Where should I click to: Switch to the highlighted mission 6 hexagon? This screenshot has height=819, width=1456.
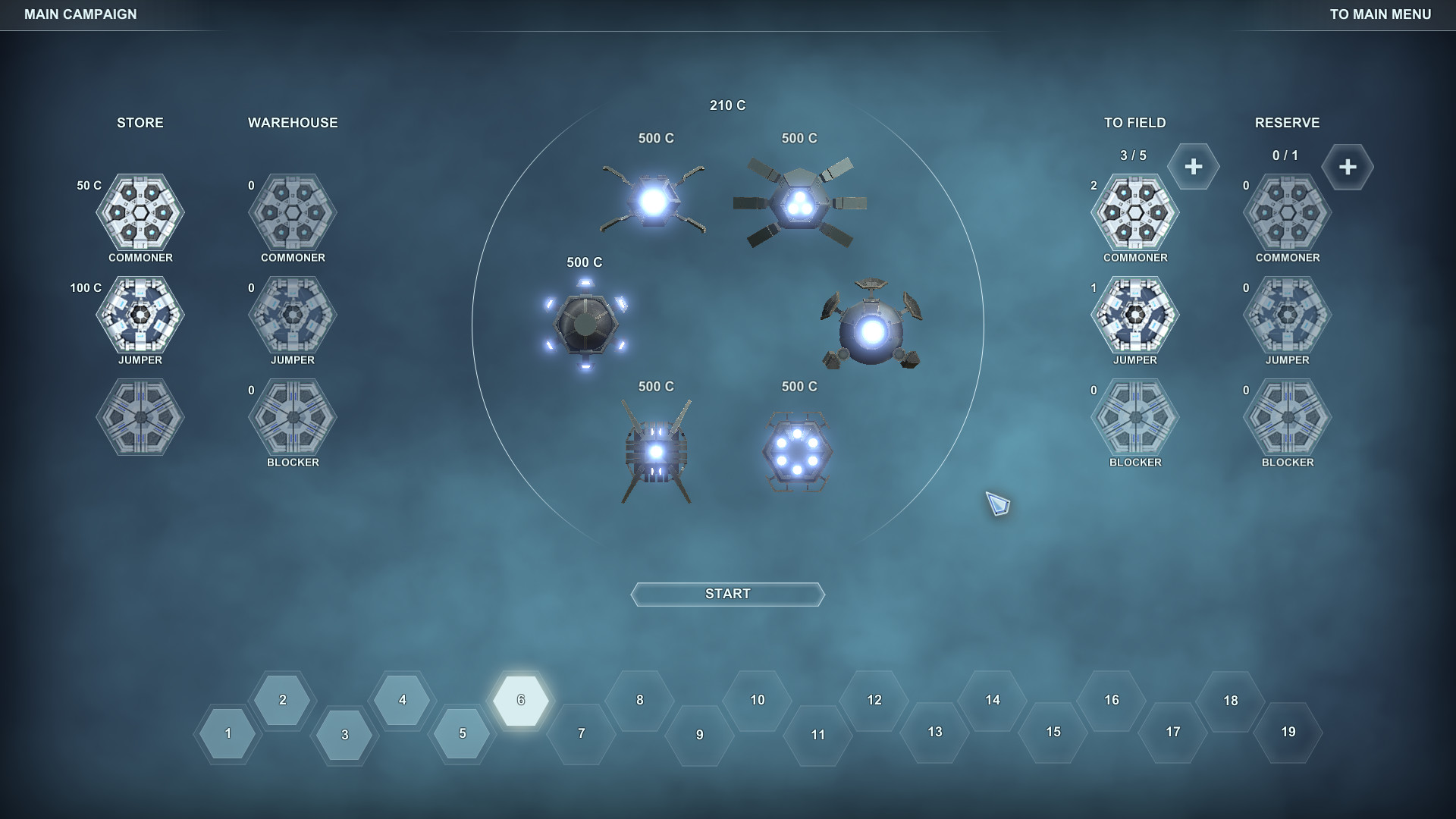click(x=520, y=701)
